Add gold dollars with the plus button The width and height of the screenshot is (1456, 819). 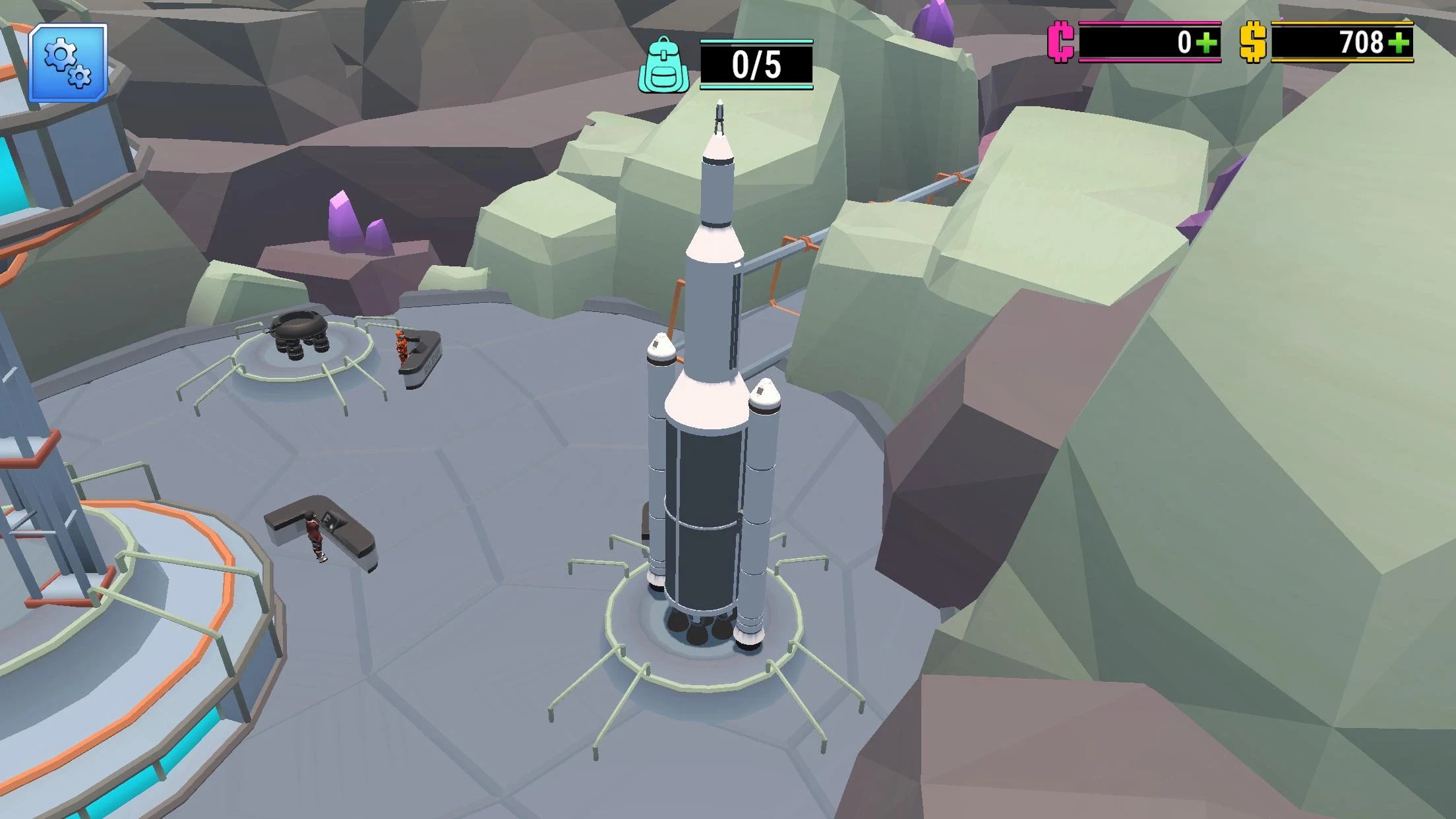click(x=1399, y=43)
